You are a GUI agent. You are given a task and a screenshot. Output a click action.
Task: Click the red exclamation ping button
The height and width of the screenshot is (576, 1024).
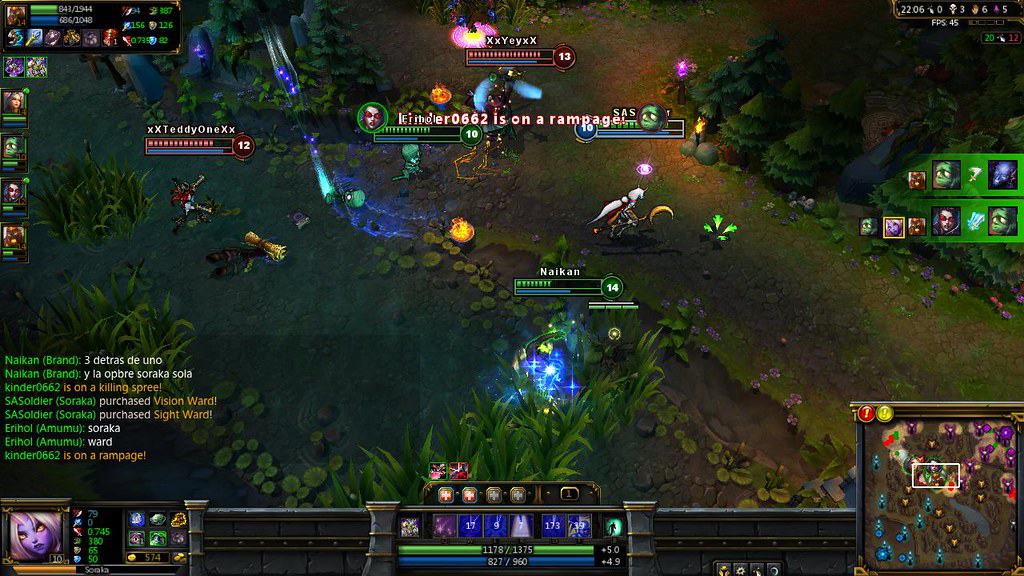click(867, 413)
